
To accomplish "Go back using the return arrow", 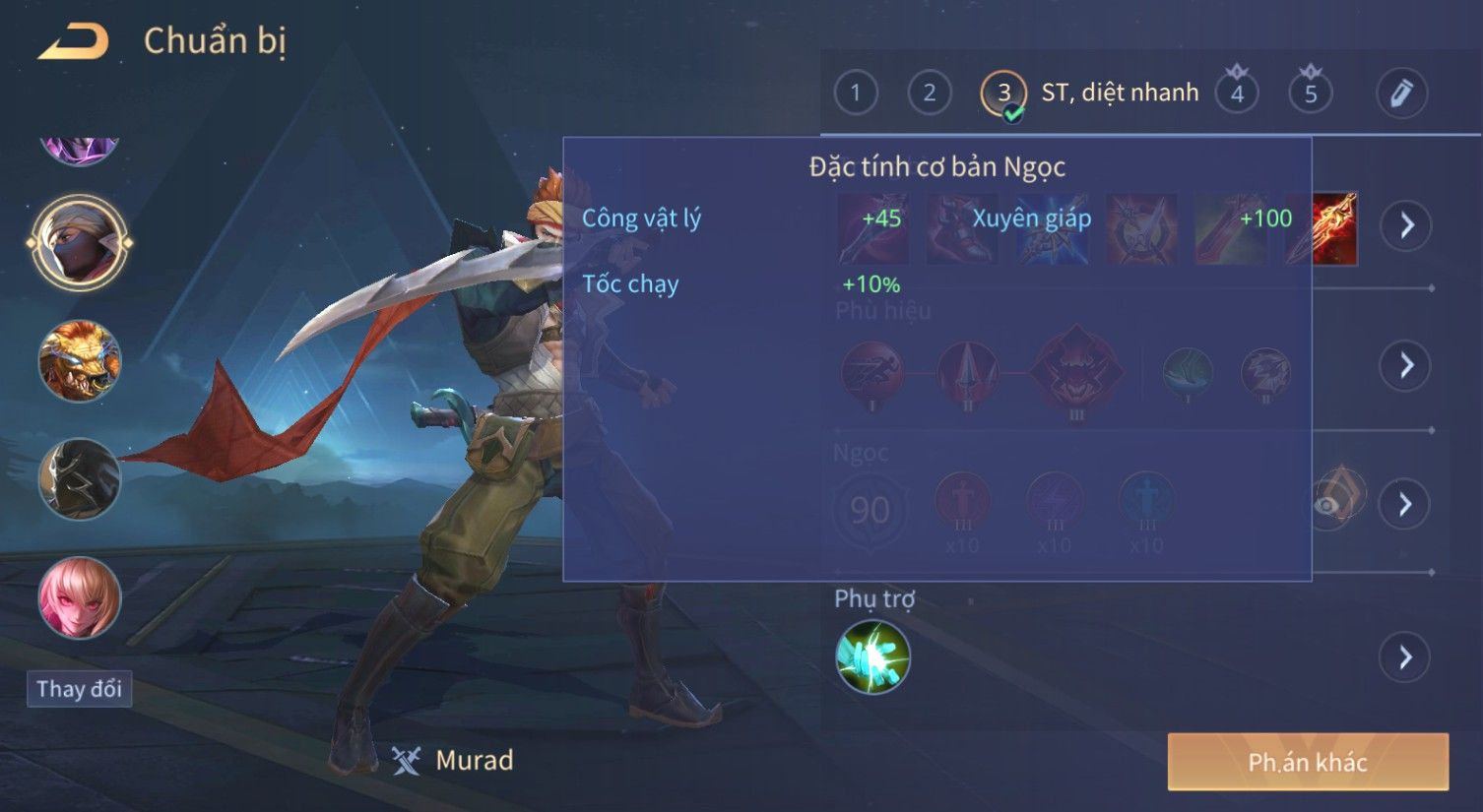I will click(x=74, y=41).
